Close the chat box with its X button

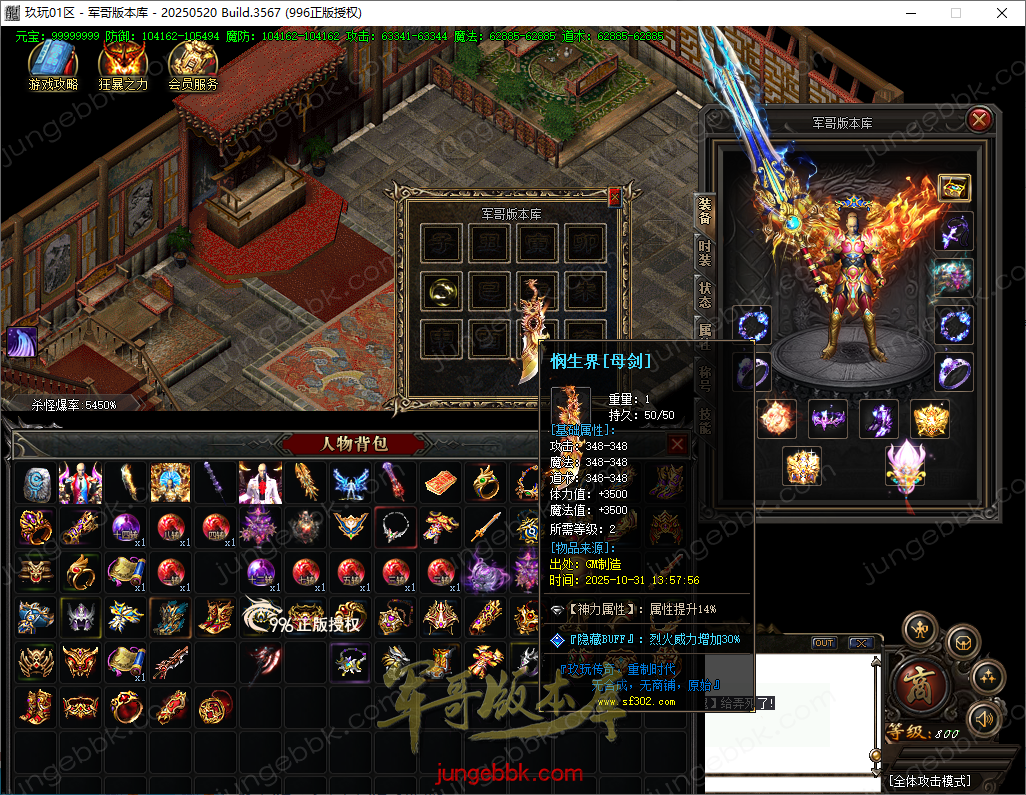[x=859, y=643]
